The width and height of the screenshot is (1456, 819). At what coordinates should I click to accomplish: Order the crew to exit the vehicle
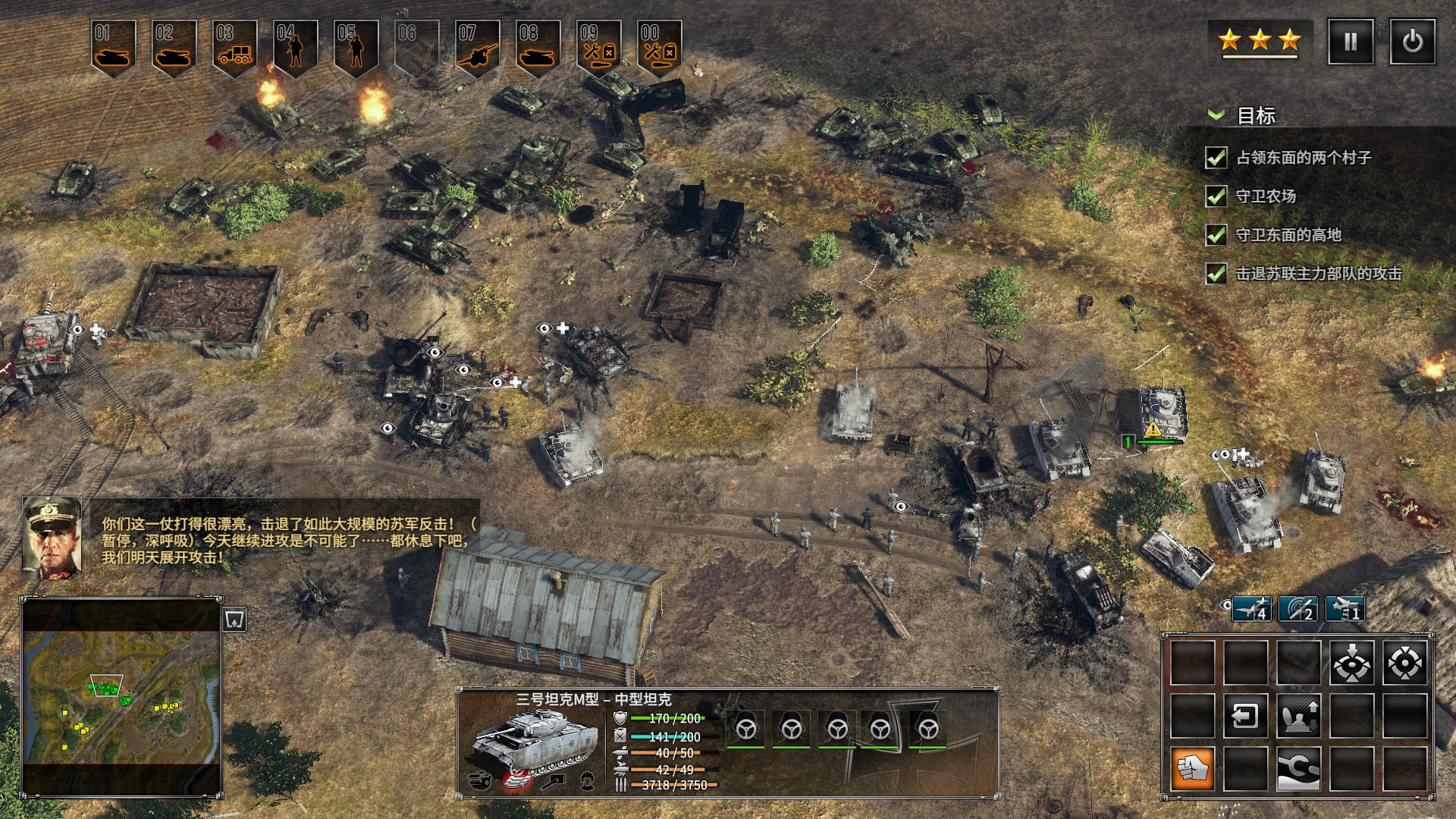coord(1245,715)
